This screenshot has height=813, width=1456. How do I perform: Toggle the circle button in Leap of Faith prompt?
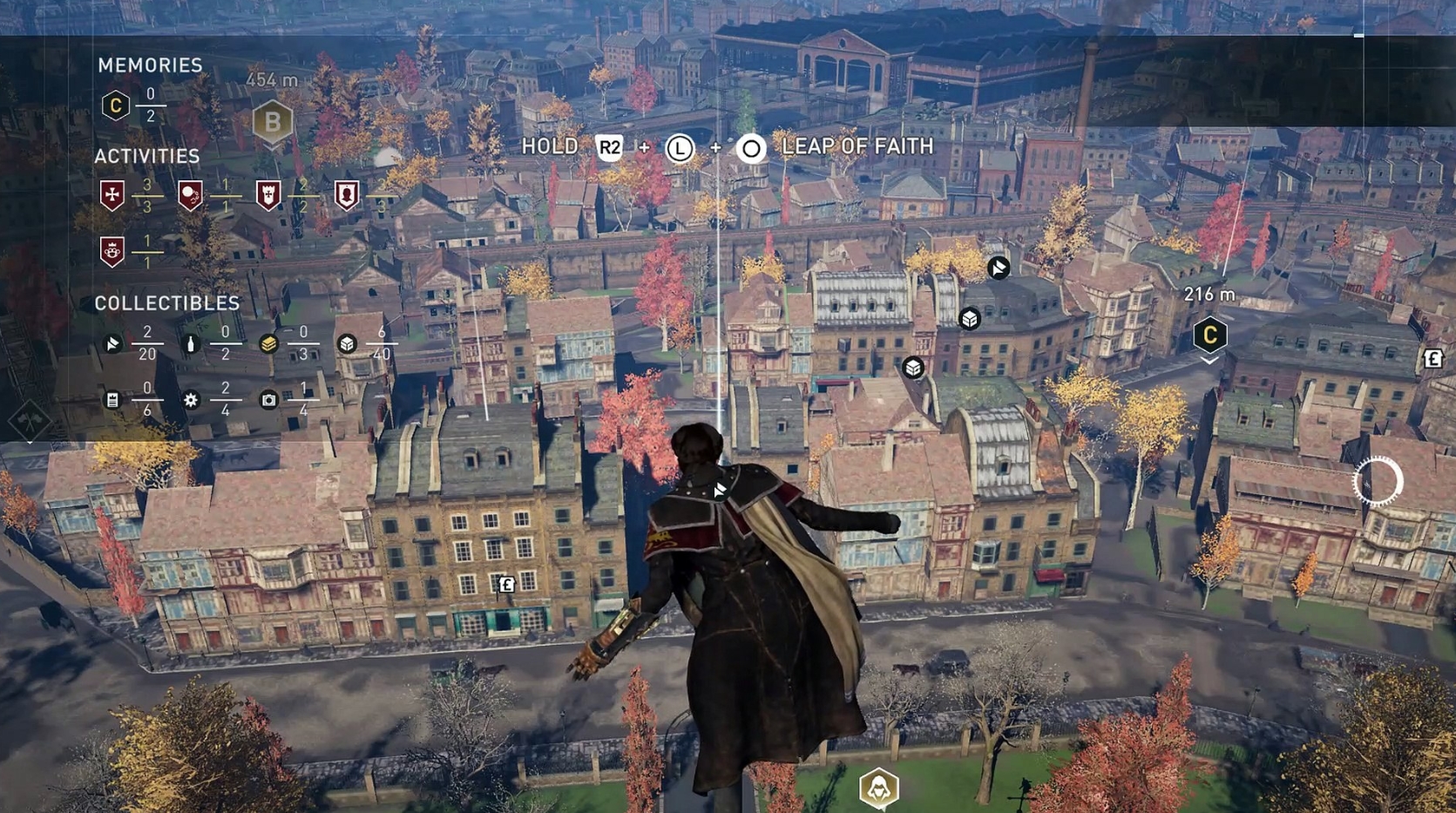coord(750,148)
